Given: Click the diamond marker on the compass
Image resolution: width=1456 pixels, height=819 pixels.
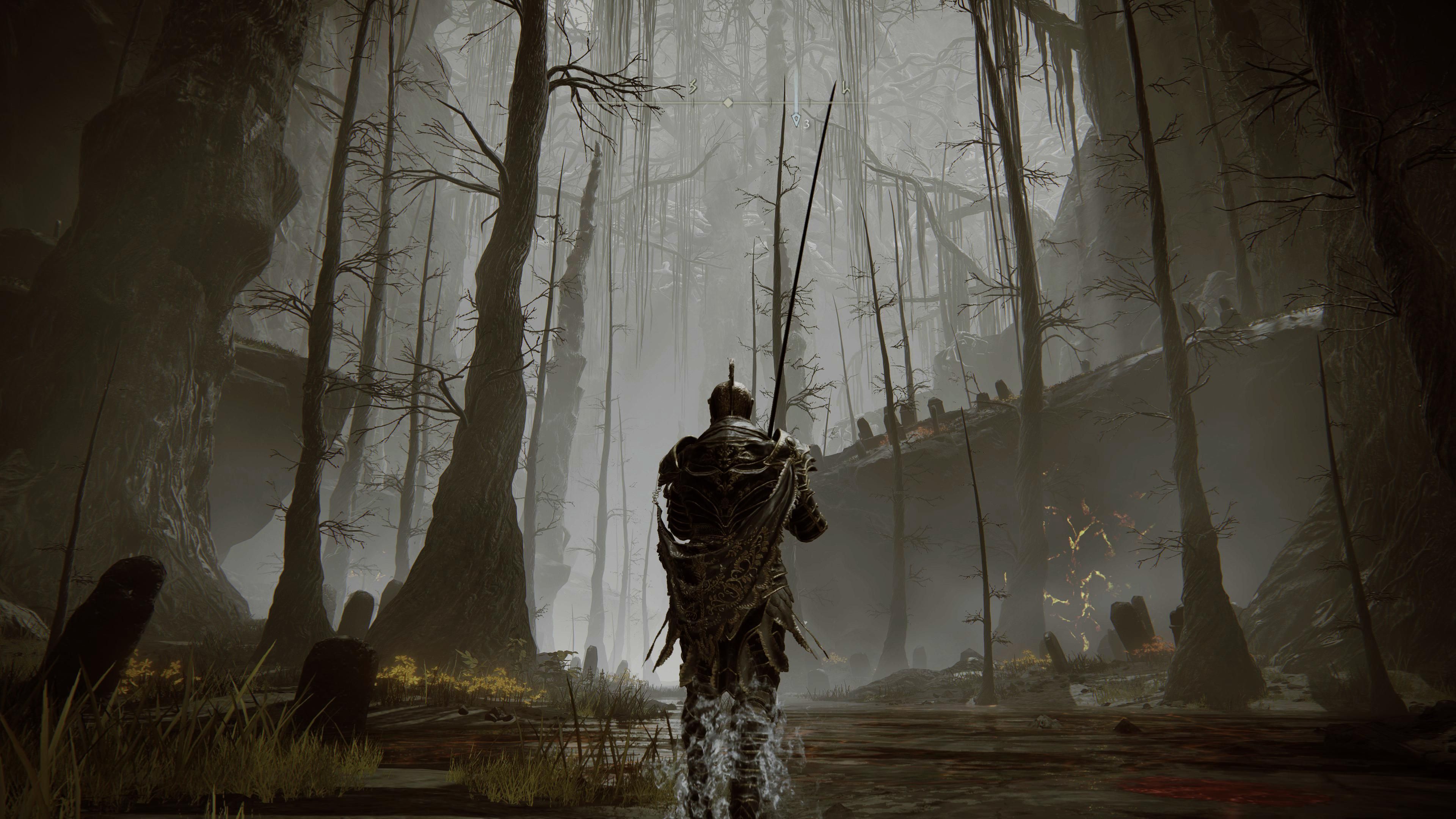Looking at the screenshot, I should tap(728, 103).
